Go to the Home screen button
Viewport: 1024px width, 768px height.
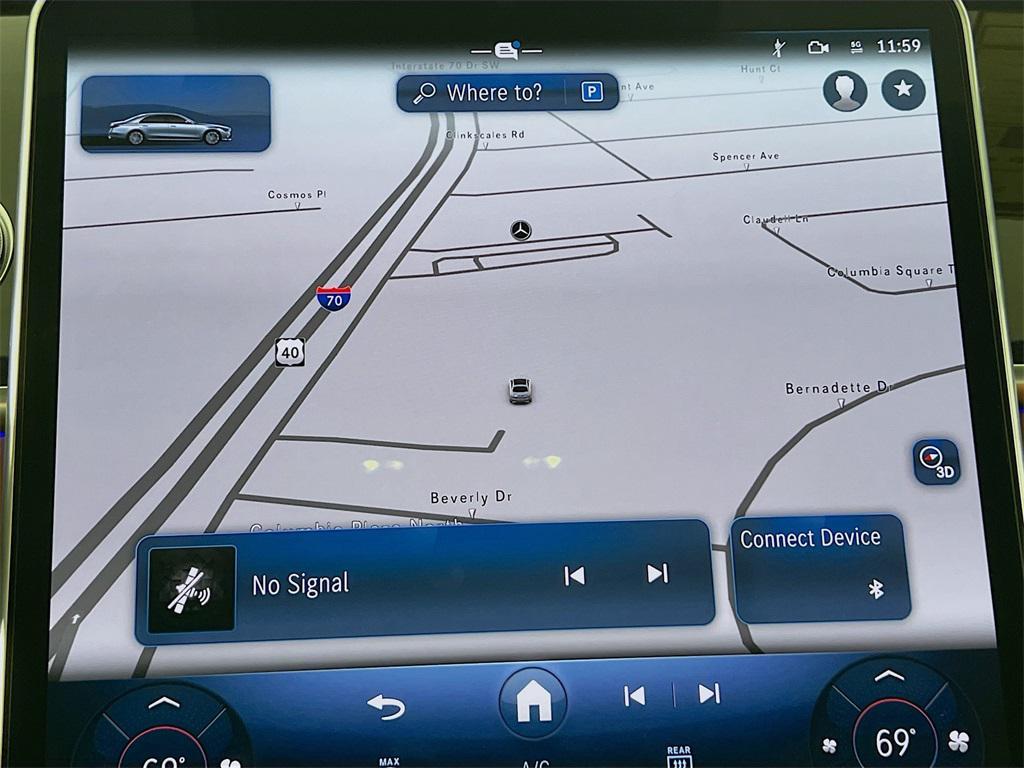pyautogui.click(x=532, y=703)
